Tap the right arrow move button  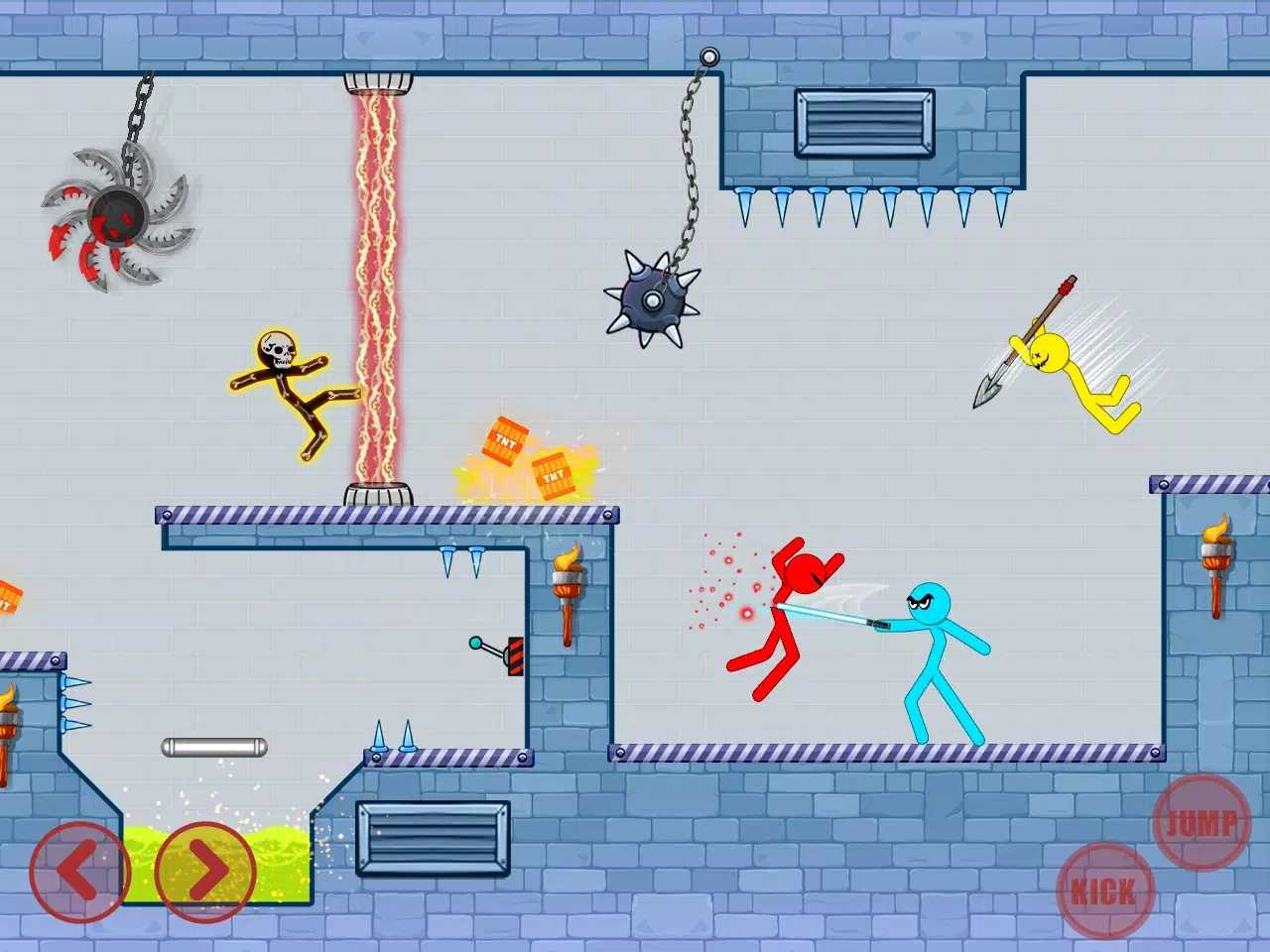[205, 872]
